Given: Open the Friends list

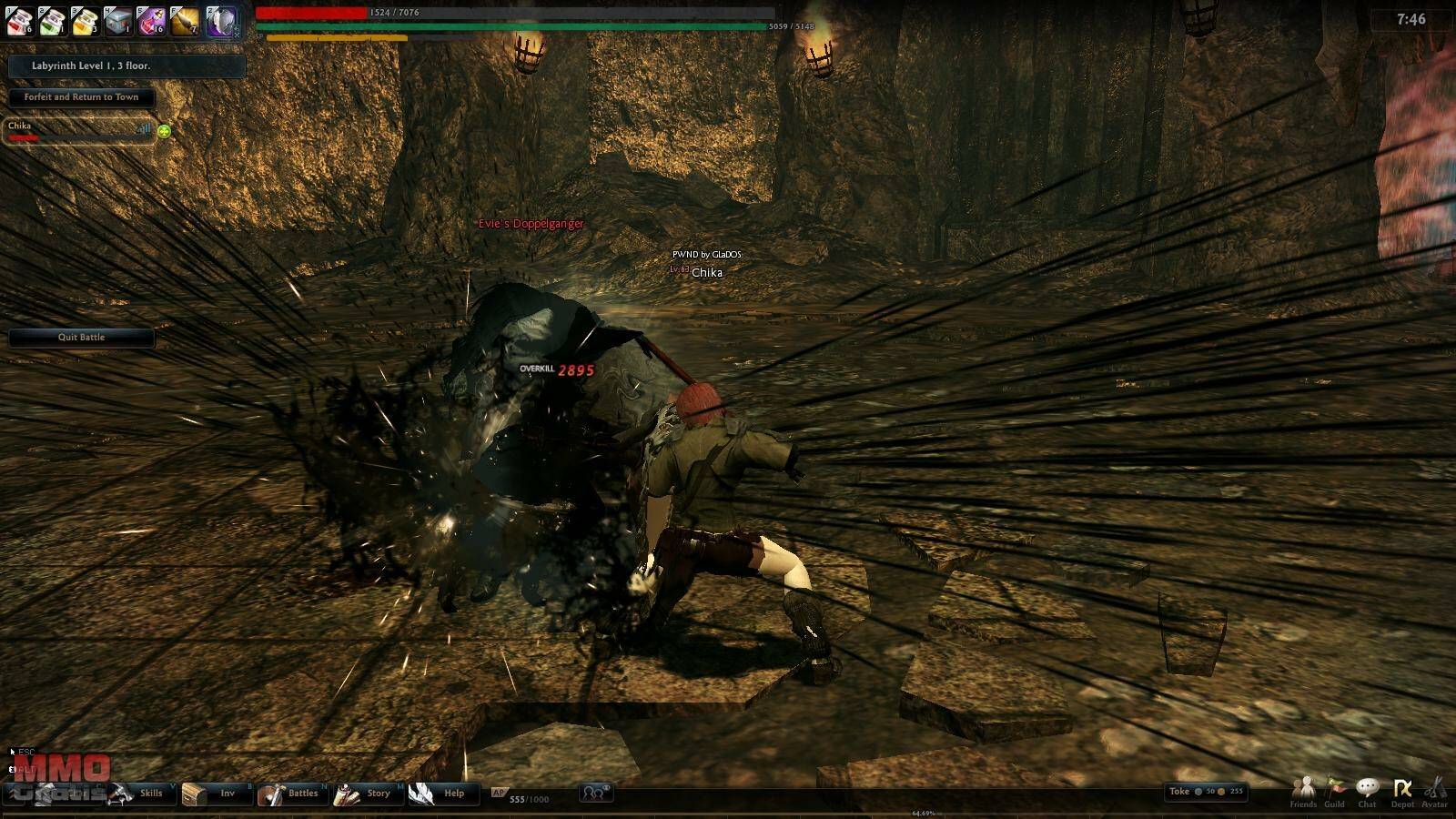Looking at the screenshot, I should coord(1303,792).
